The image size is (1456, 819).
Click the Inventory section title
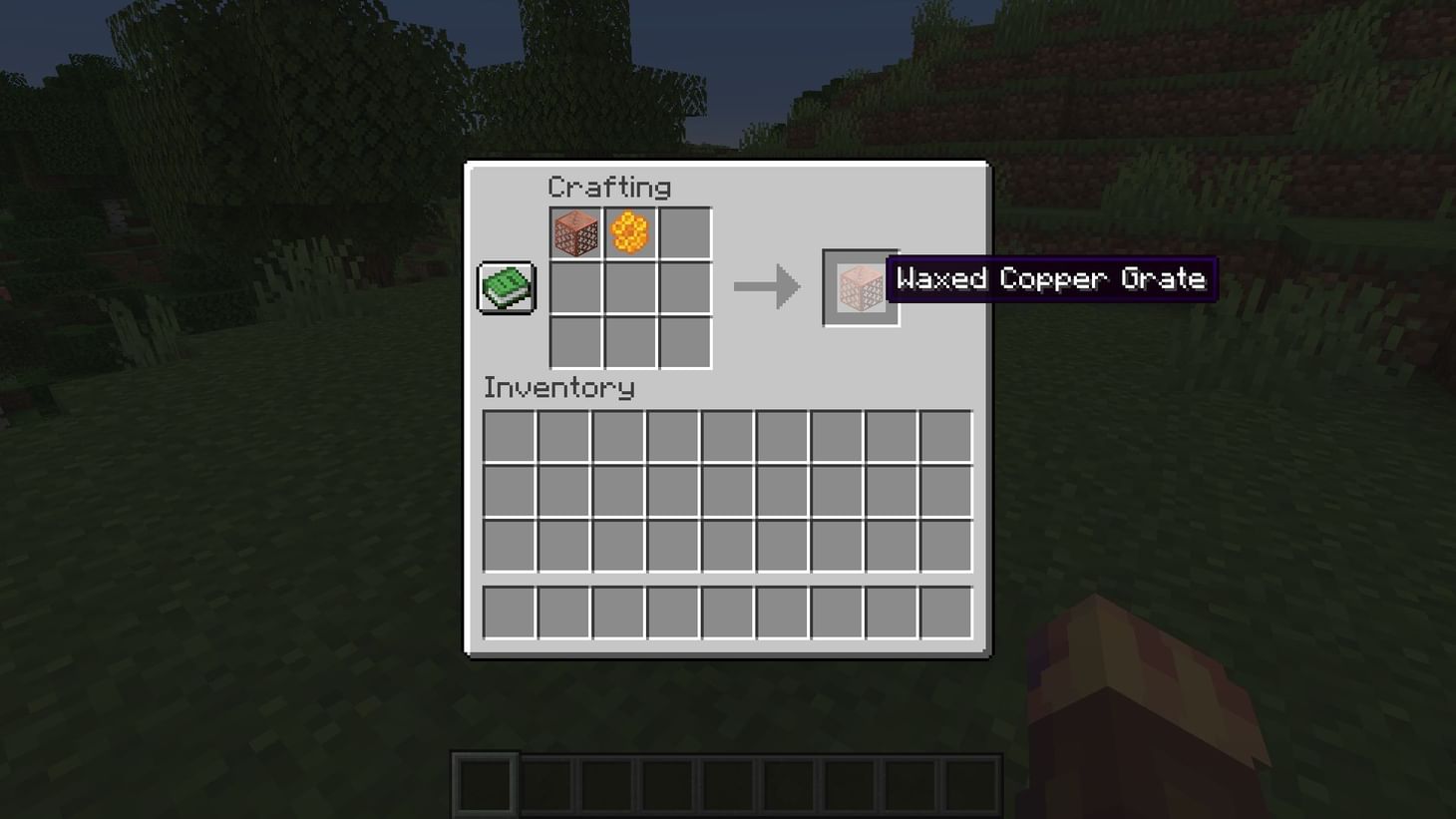pyautogui.click(x=558, y=389)
